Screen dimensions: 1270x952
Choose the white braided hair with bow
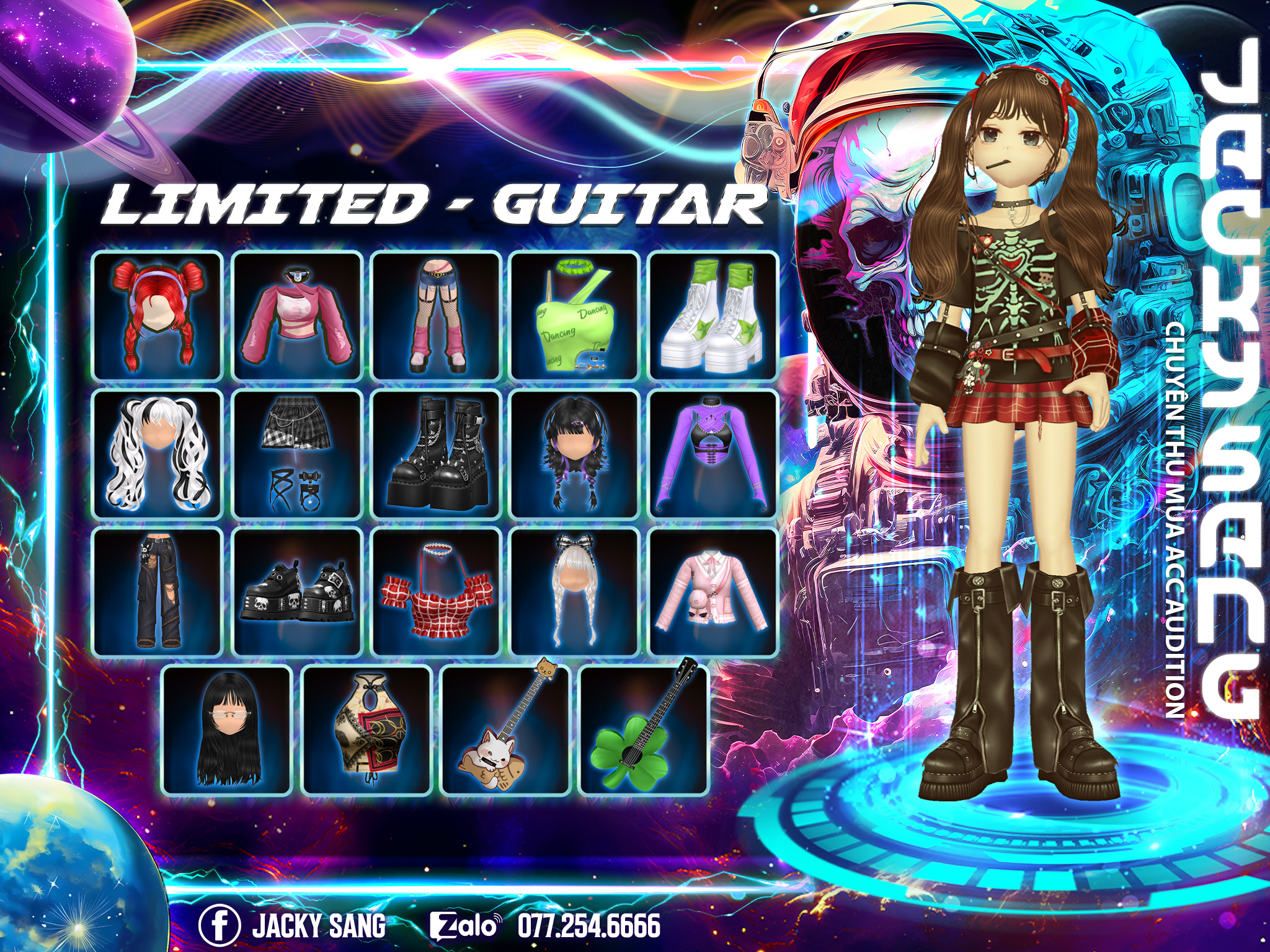point(575,592)
